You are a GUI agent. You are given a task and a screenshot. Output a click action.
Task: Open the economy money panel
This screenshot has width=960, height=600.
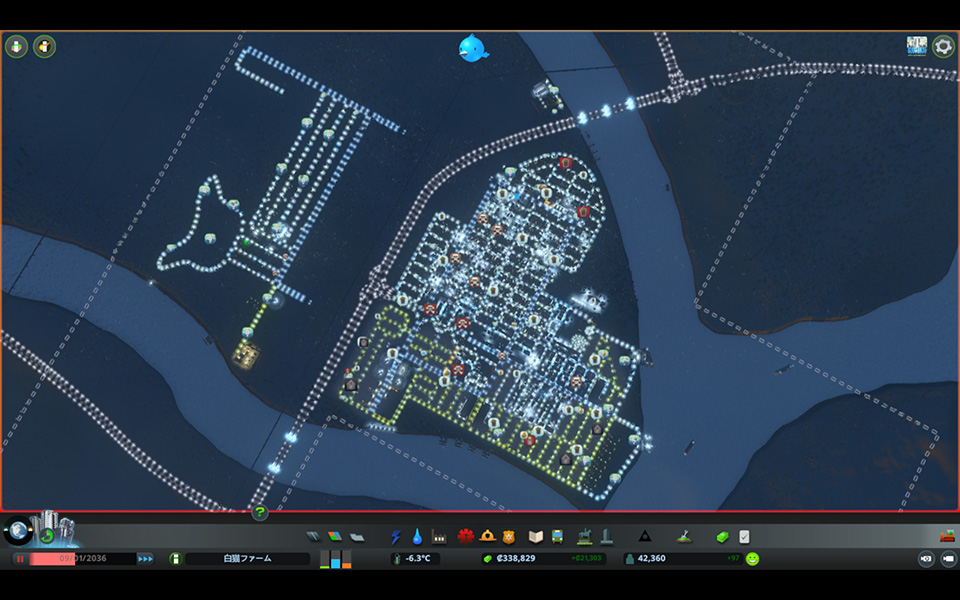(x=723, y=537)
